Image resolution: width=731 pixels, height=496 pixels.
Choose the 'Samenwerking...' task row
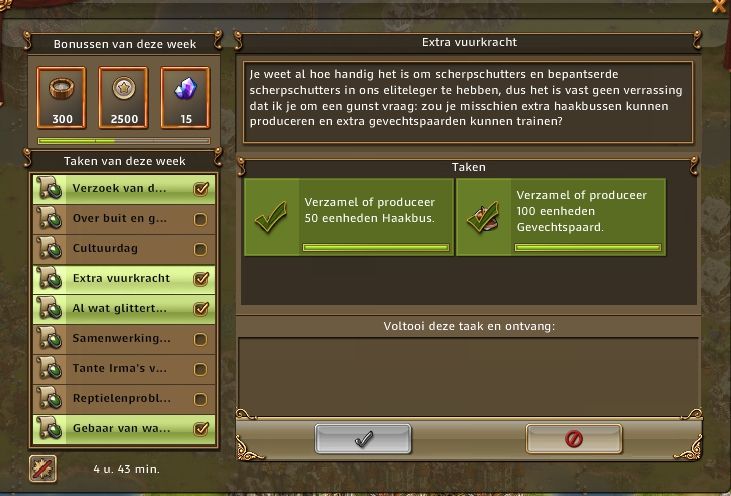(x=122, y=338)
